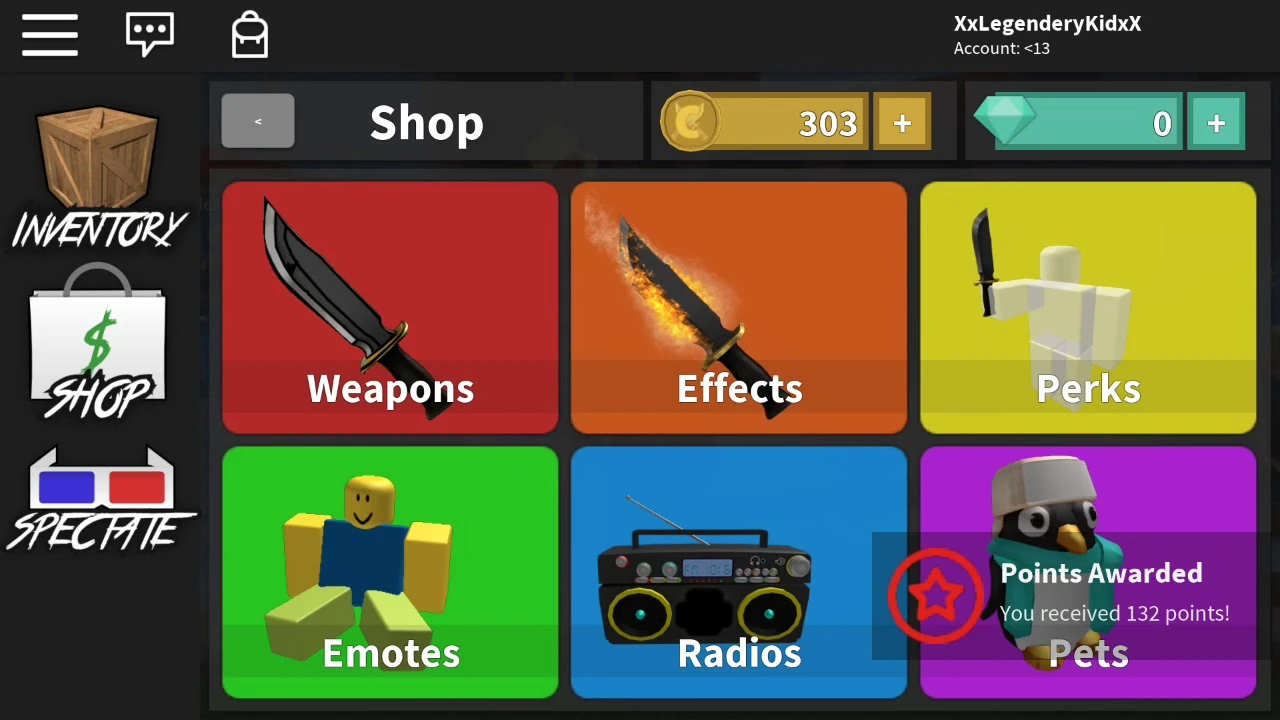Select the Perks category tile
The image size is (1280, 720).
pyautogui.click(x=1088, y=307)
